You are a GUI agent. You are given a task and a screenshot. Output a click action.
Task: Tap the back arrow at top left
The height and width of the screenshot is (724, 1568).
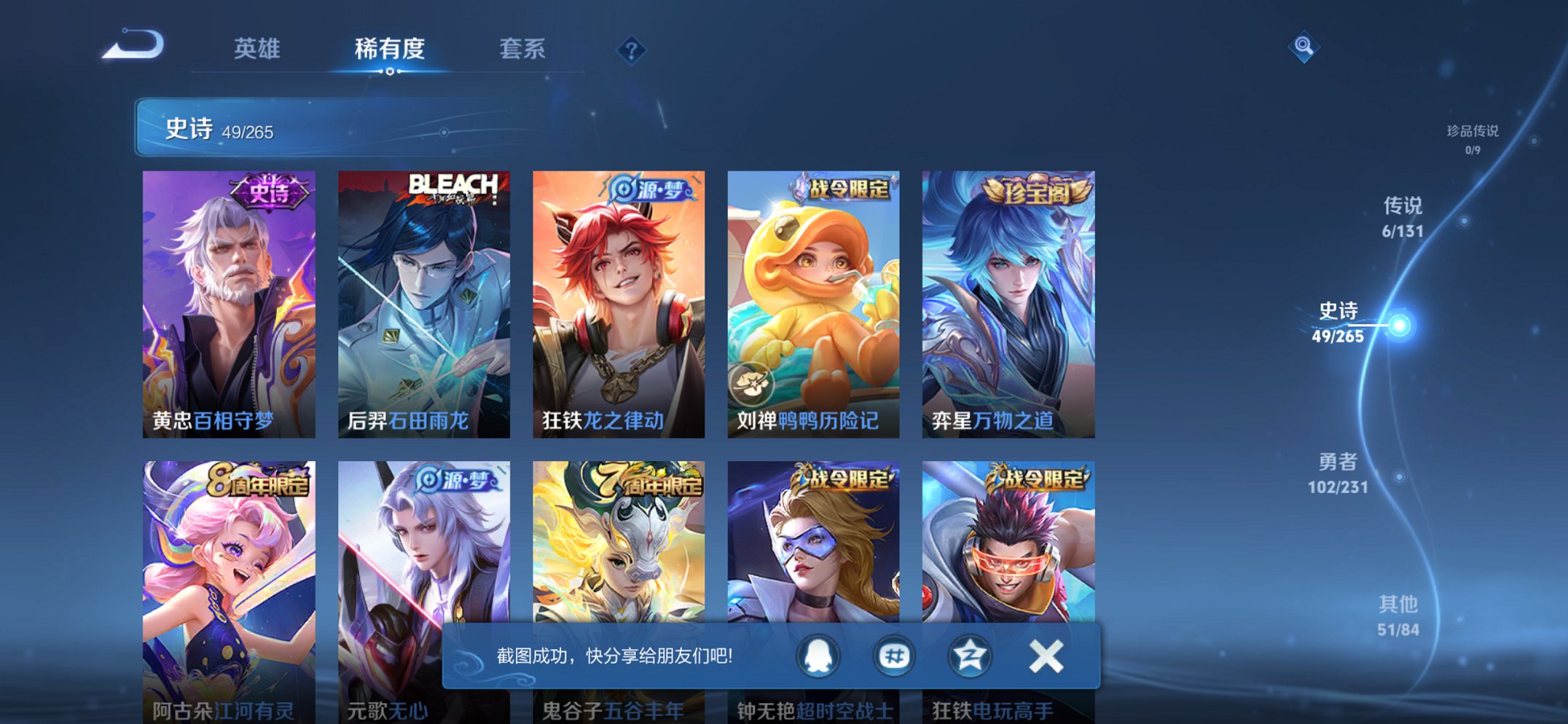(132, 45)
